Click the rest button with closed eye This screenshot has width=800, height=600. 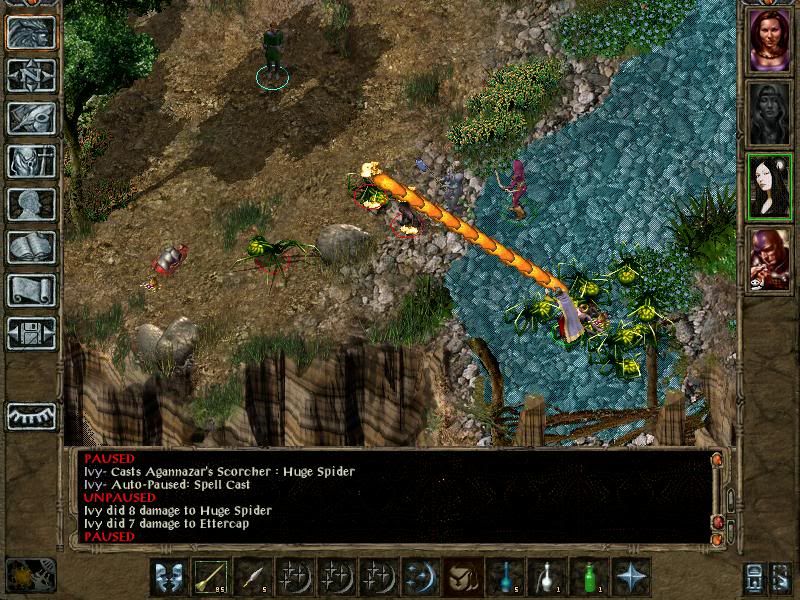click(x=31, y=415)
